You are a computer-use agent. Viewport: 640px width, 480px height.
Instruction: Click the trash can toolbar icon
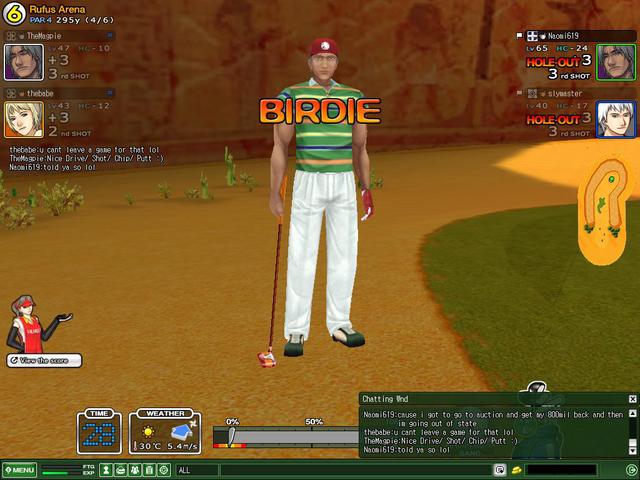click(149, 470)
